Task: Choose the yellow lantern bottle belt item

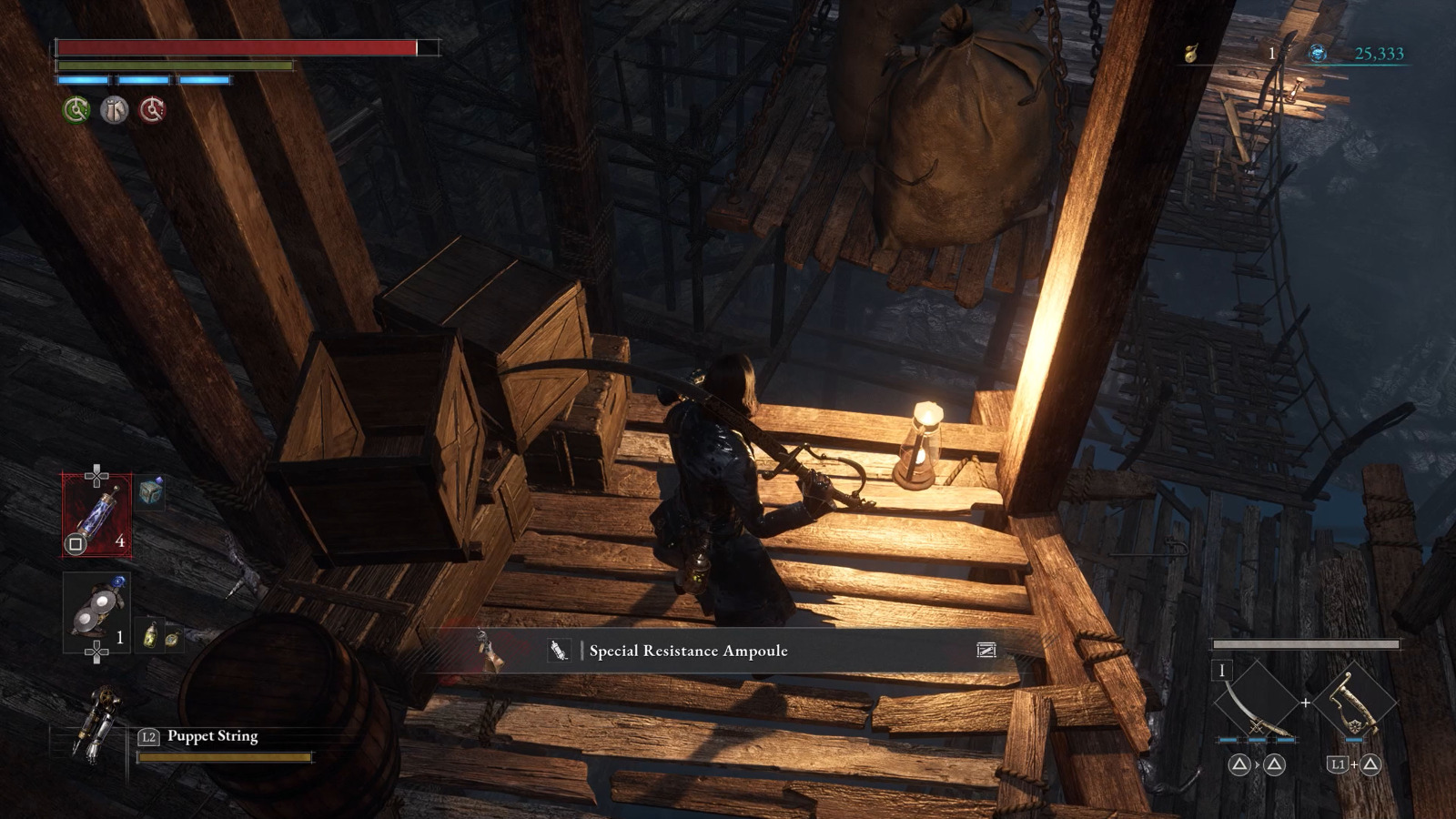Action: 150,634
